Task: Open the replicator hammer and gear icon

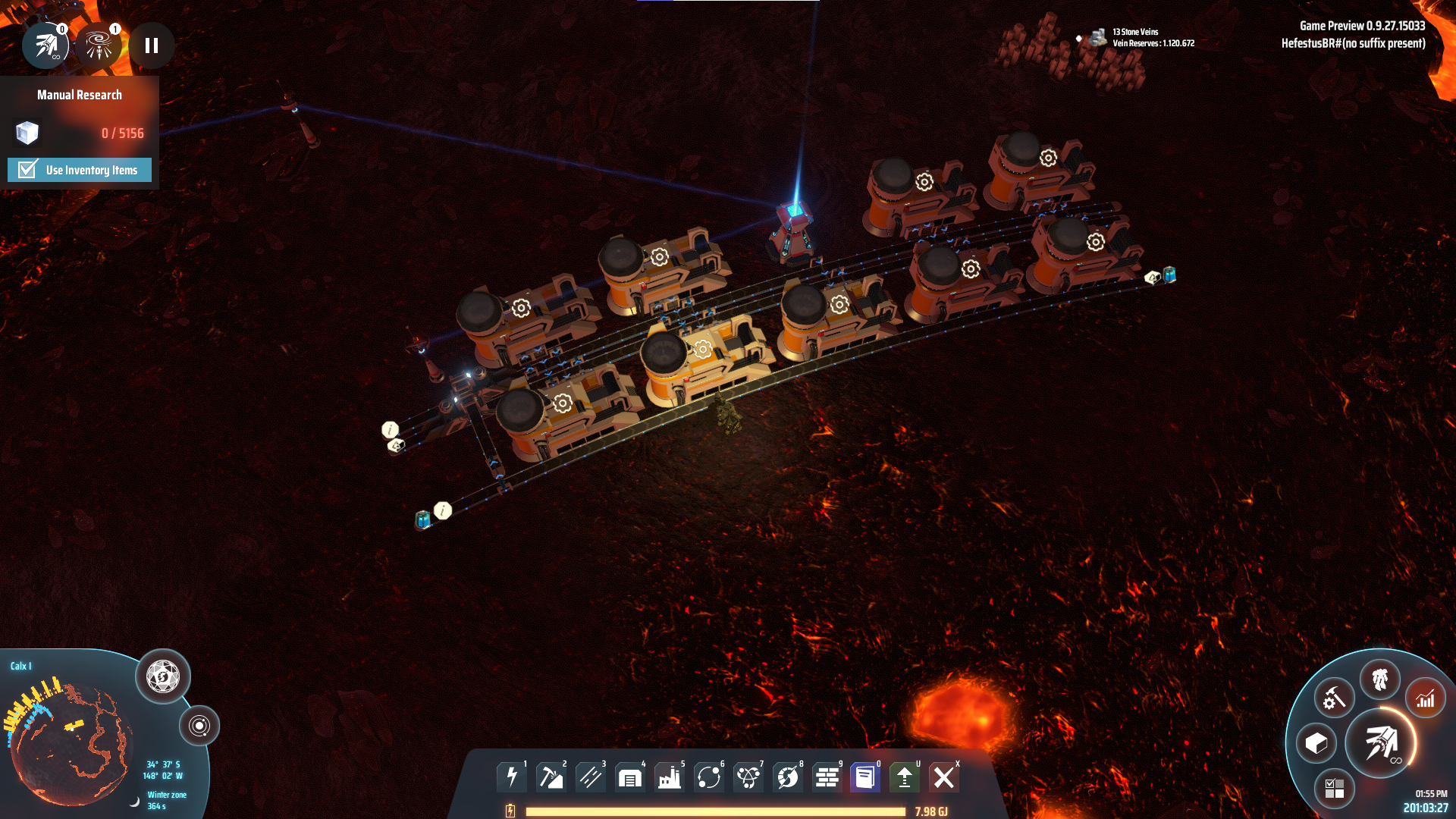Action: (1334, 698)
